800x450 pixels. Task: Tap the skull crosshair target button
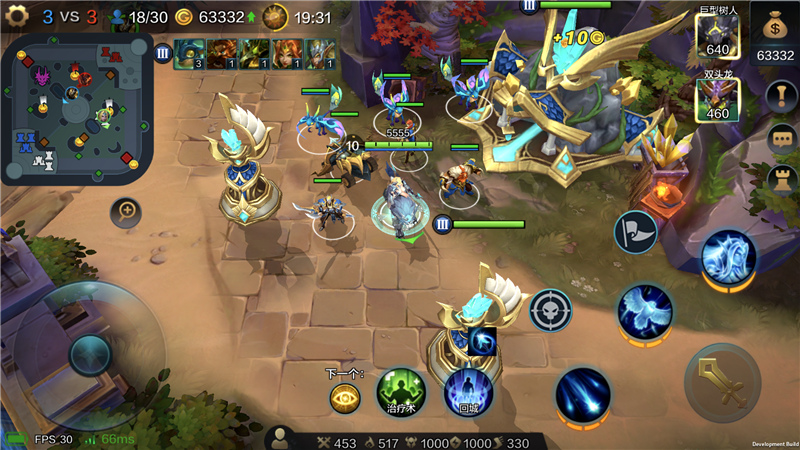click(x=550, y=310)
